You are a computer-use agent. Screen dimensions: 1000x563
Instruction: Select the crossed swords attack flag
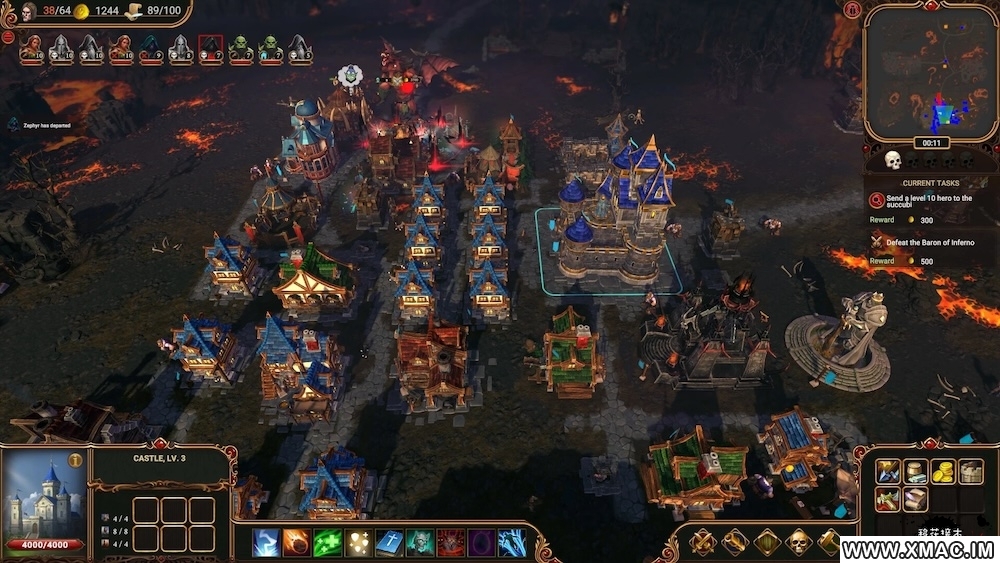(702, 542)
